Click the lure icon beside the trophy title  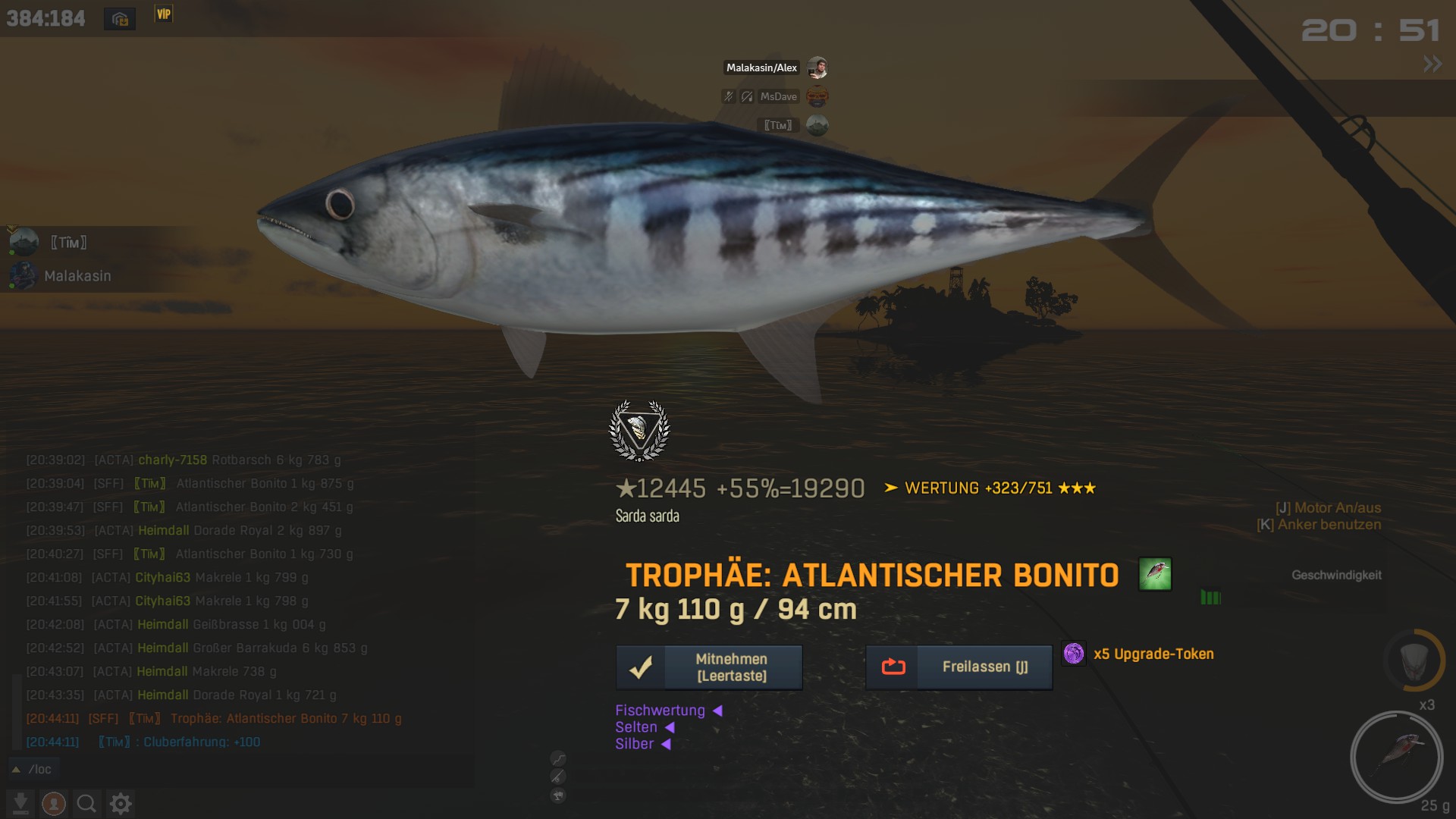click(1154, 574)
